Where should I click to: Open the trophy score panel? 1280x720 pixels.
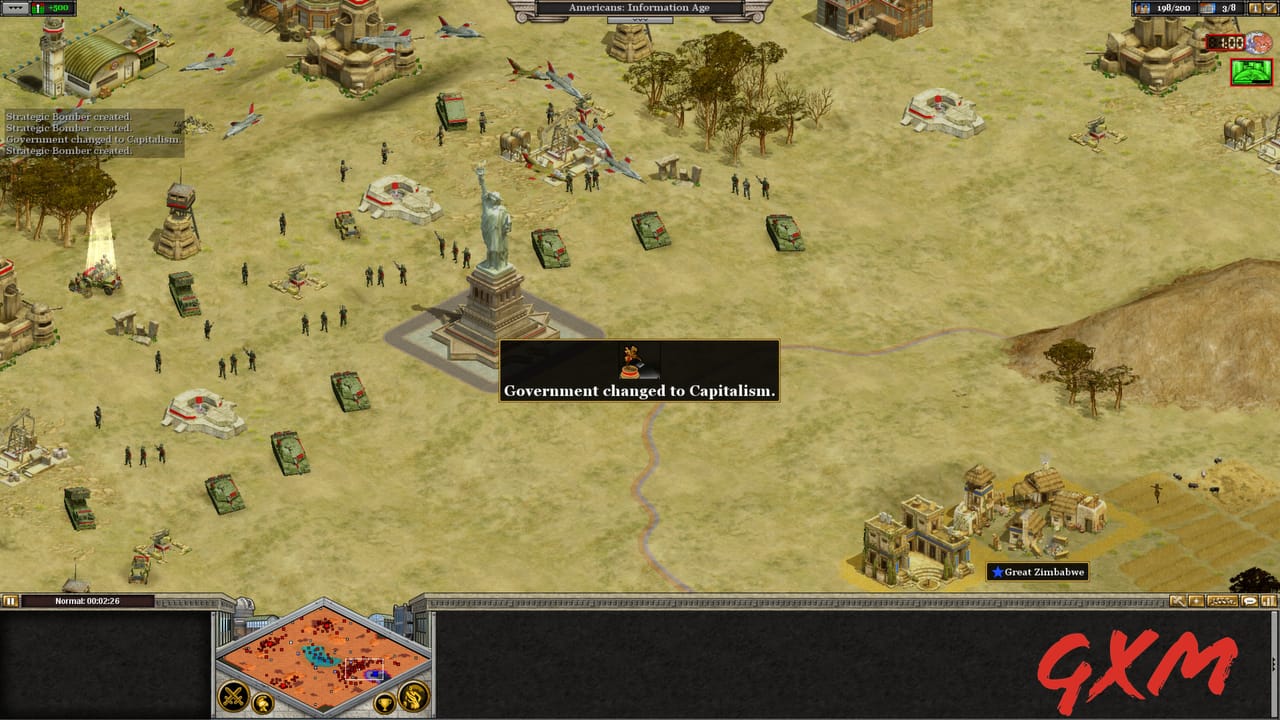(x=383, y=703)
